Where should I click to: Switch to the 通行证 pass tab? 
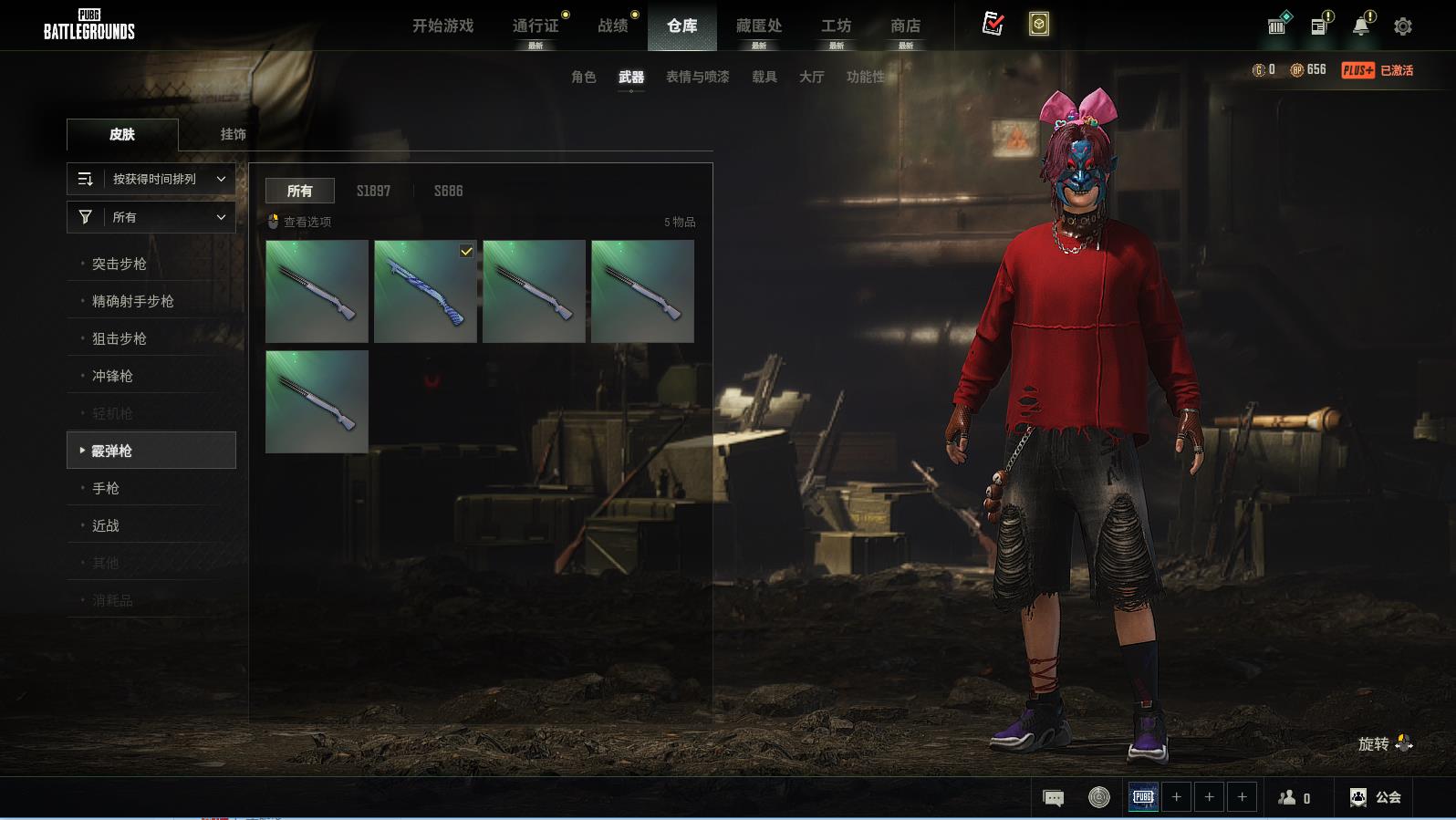tap(536, 26)
